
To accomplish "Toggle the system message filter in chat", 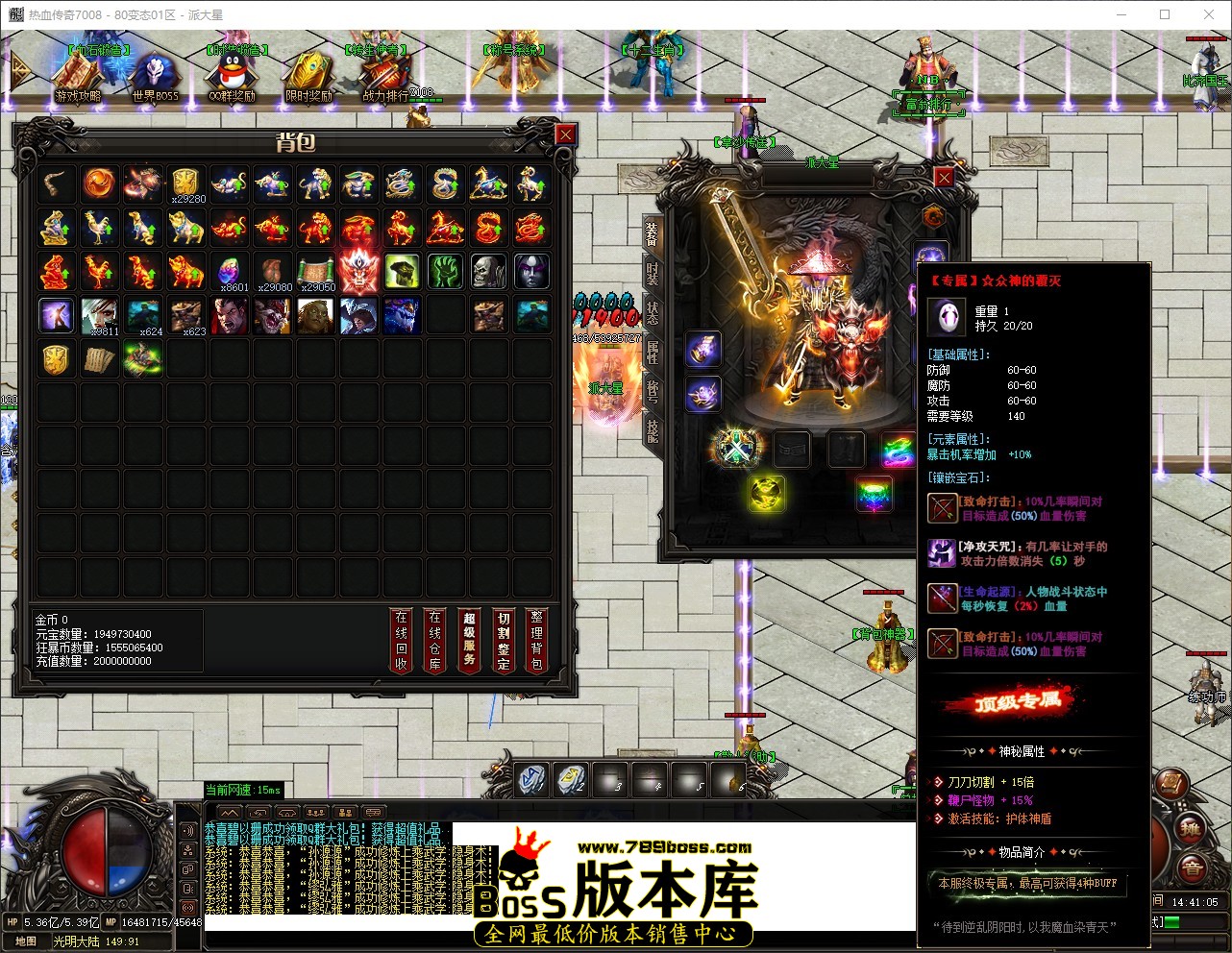I will click(x=373, y=813).
